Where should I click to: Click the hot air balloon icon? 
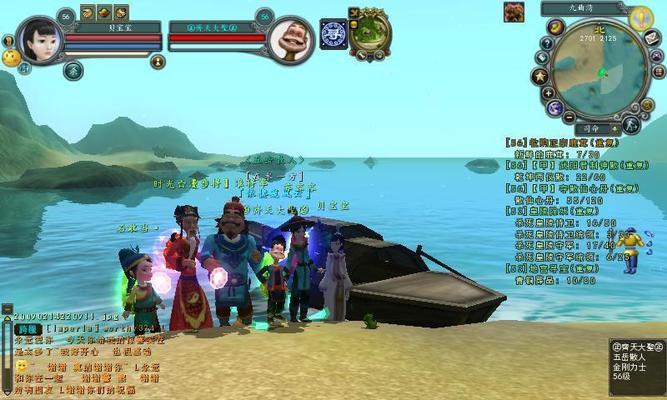[641, 17]
